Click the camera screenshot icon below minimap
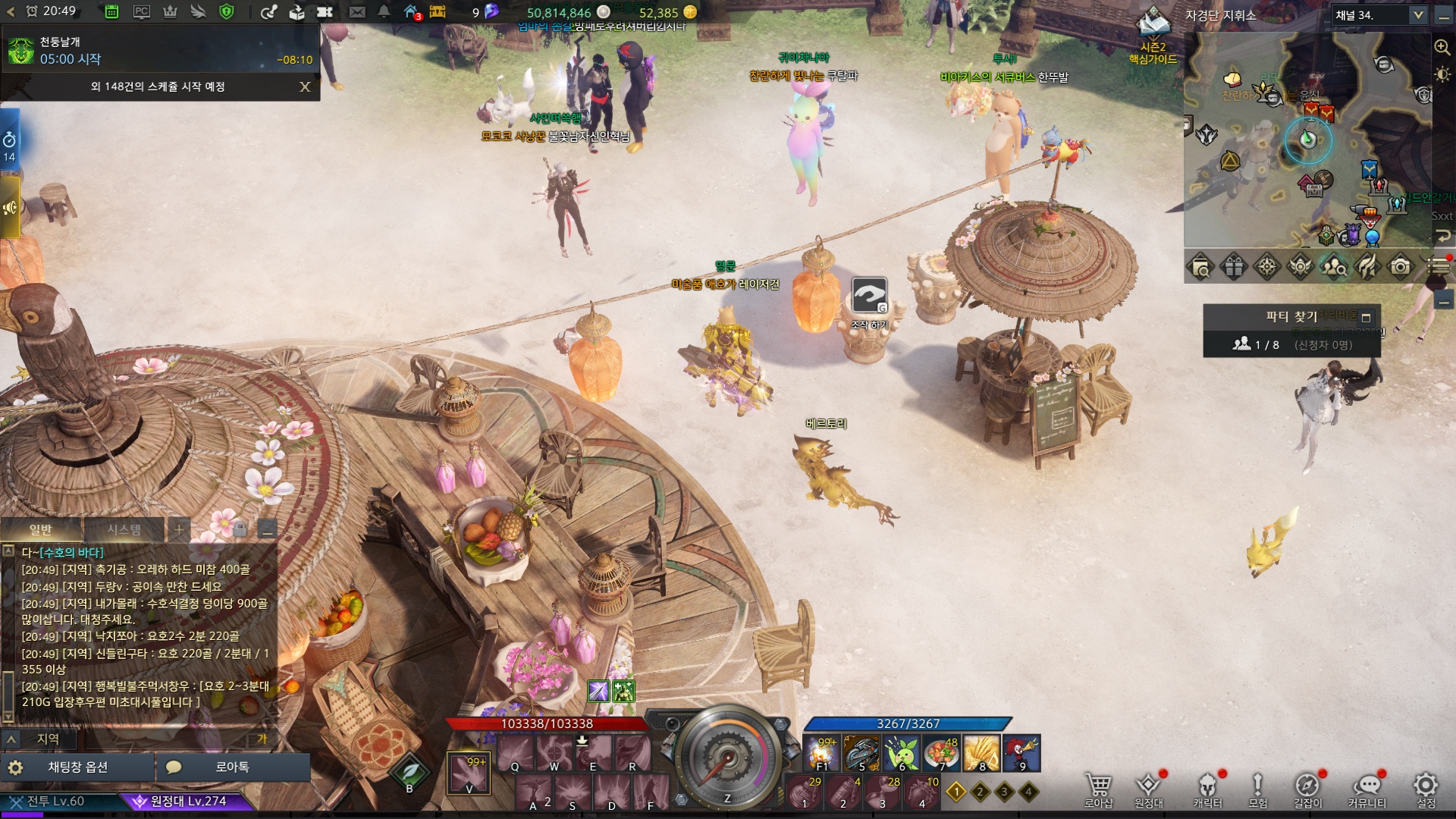This screenshot has height=819, width=1456. click(x=1401, y=267)
